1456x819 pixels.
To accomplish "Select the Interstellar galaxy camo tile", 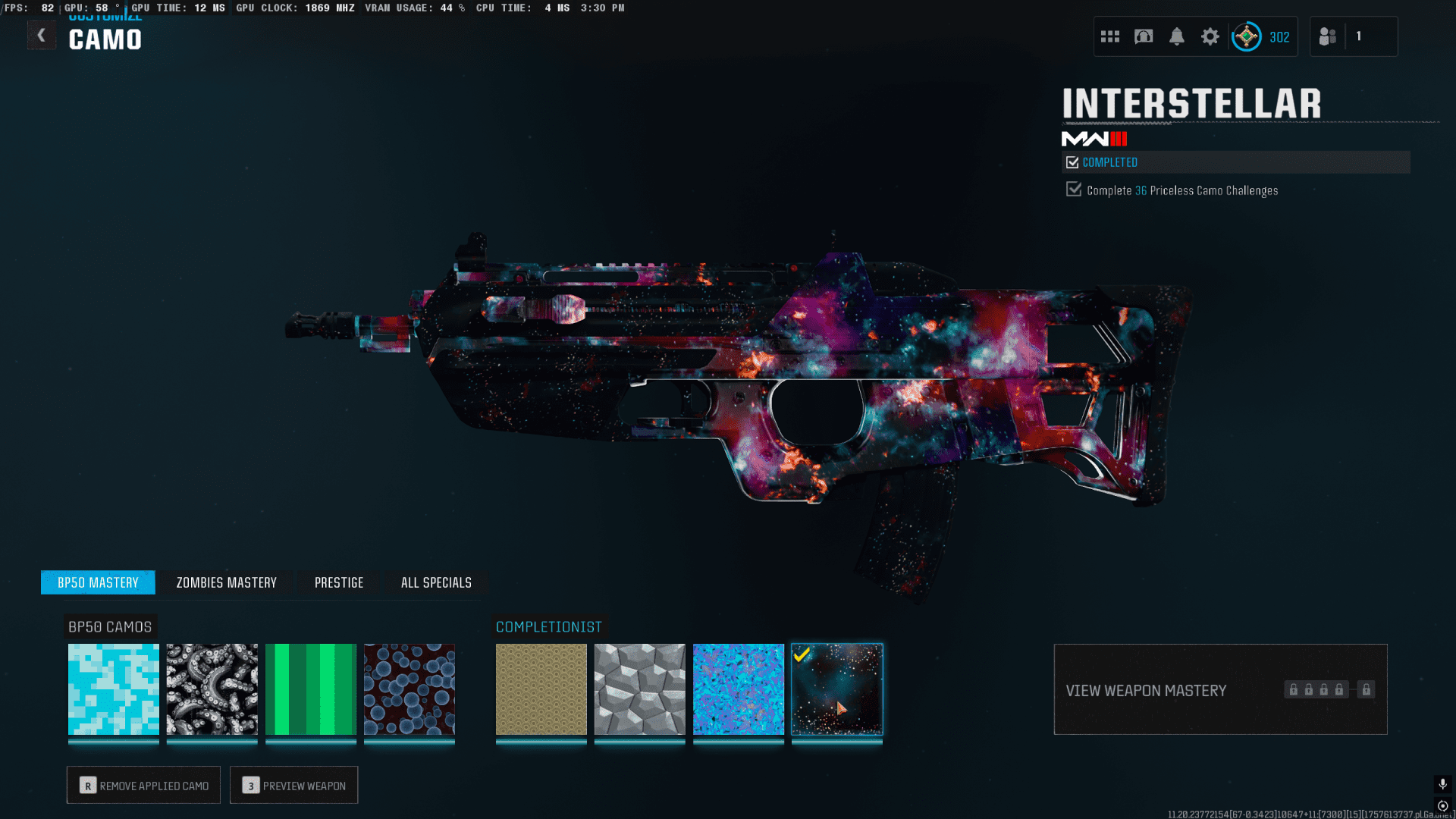I will point(837,689).
